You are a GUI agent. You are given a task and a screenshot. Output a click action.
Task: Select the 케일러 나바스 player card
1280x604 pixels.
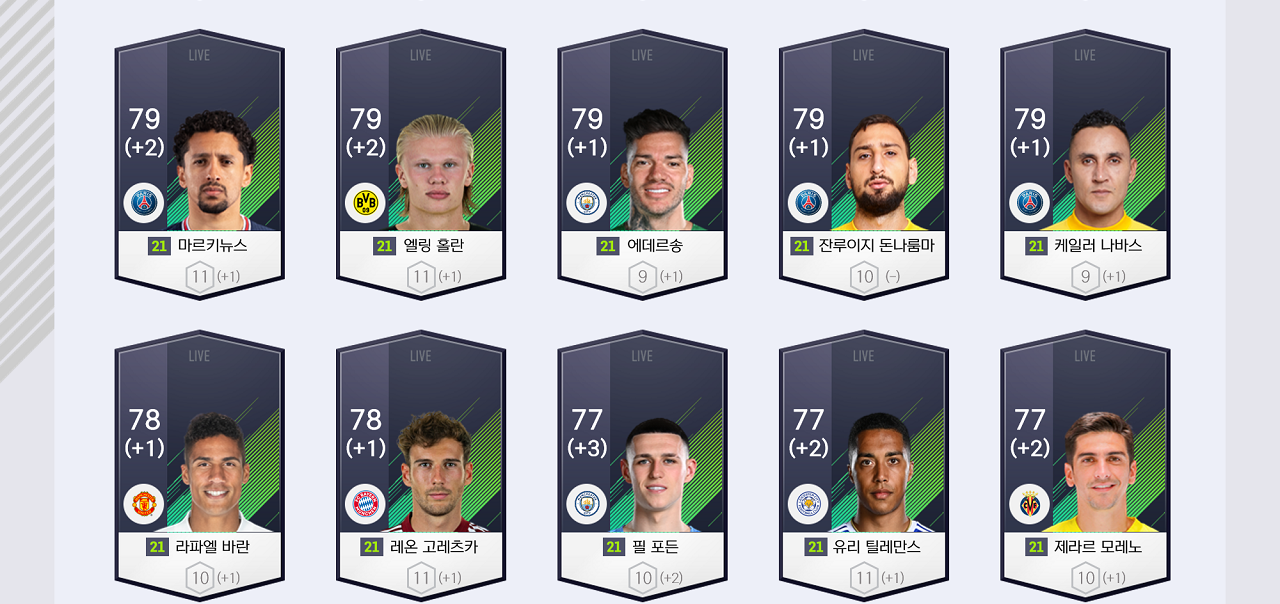coord(1085,165)
